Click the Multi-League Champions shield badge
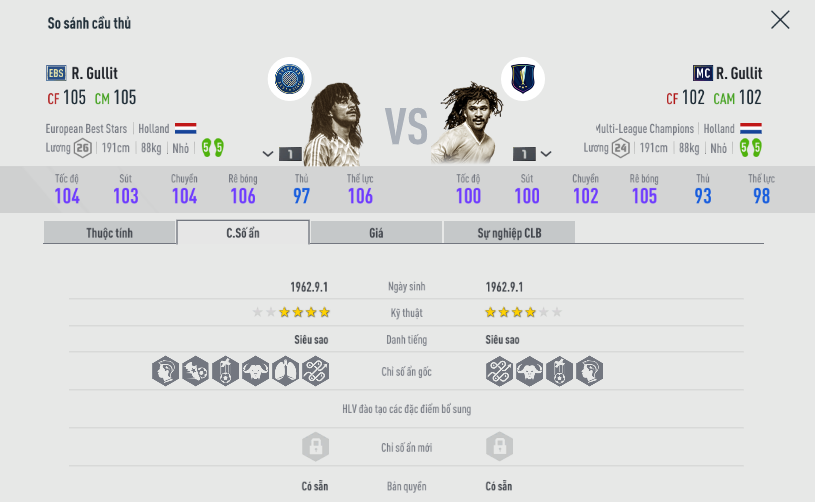Screen dimensions: 815x502 tap(522, 79)
